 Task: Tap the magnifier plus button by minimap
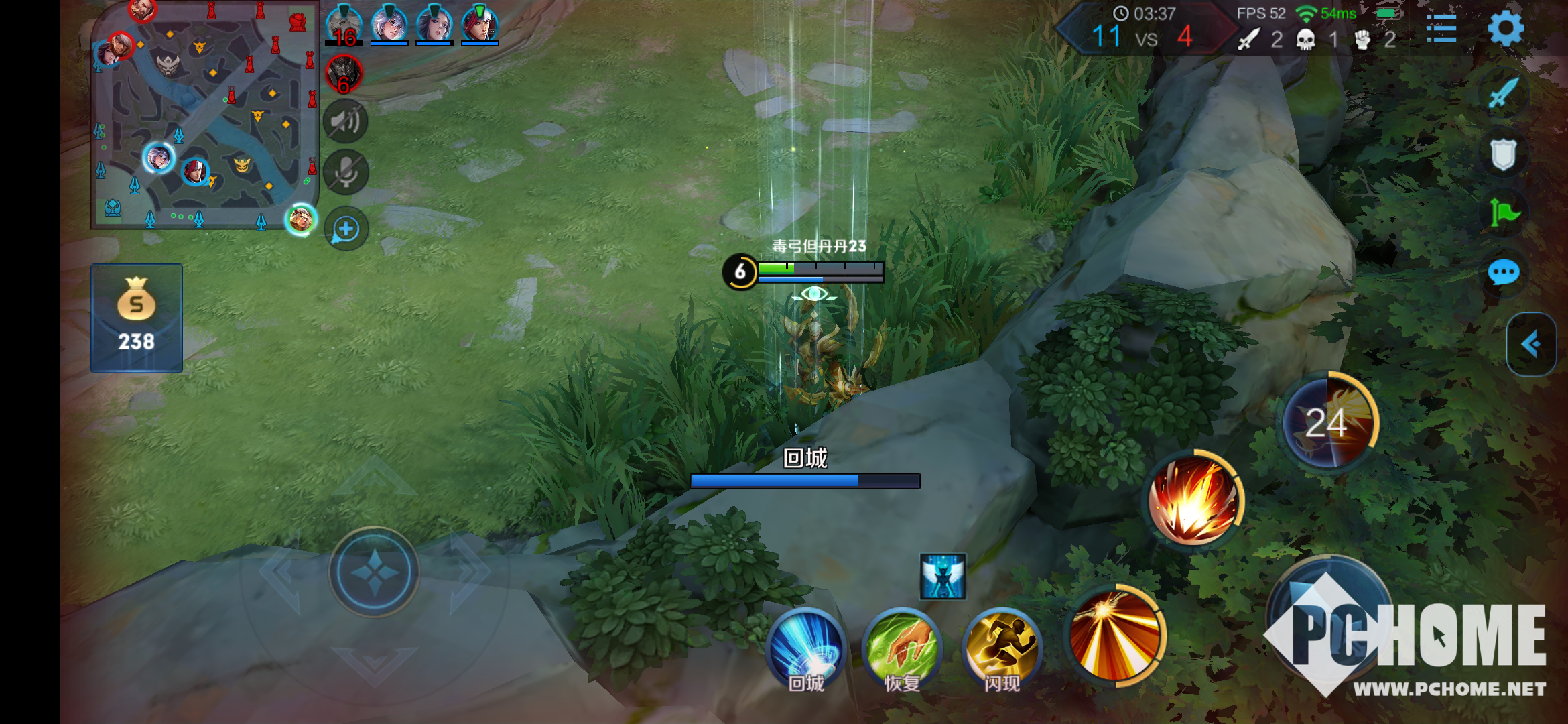tap(346, 229)
